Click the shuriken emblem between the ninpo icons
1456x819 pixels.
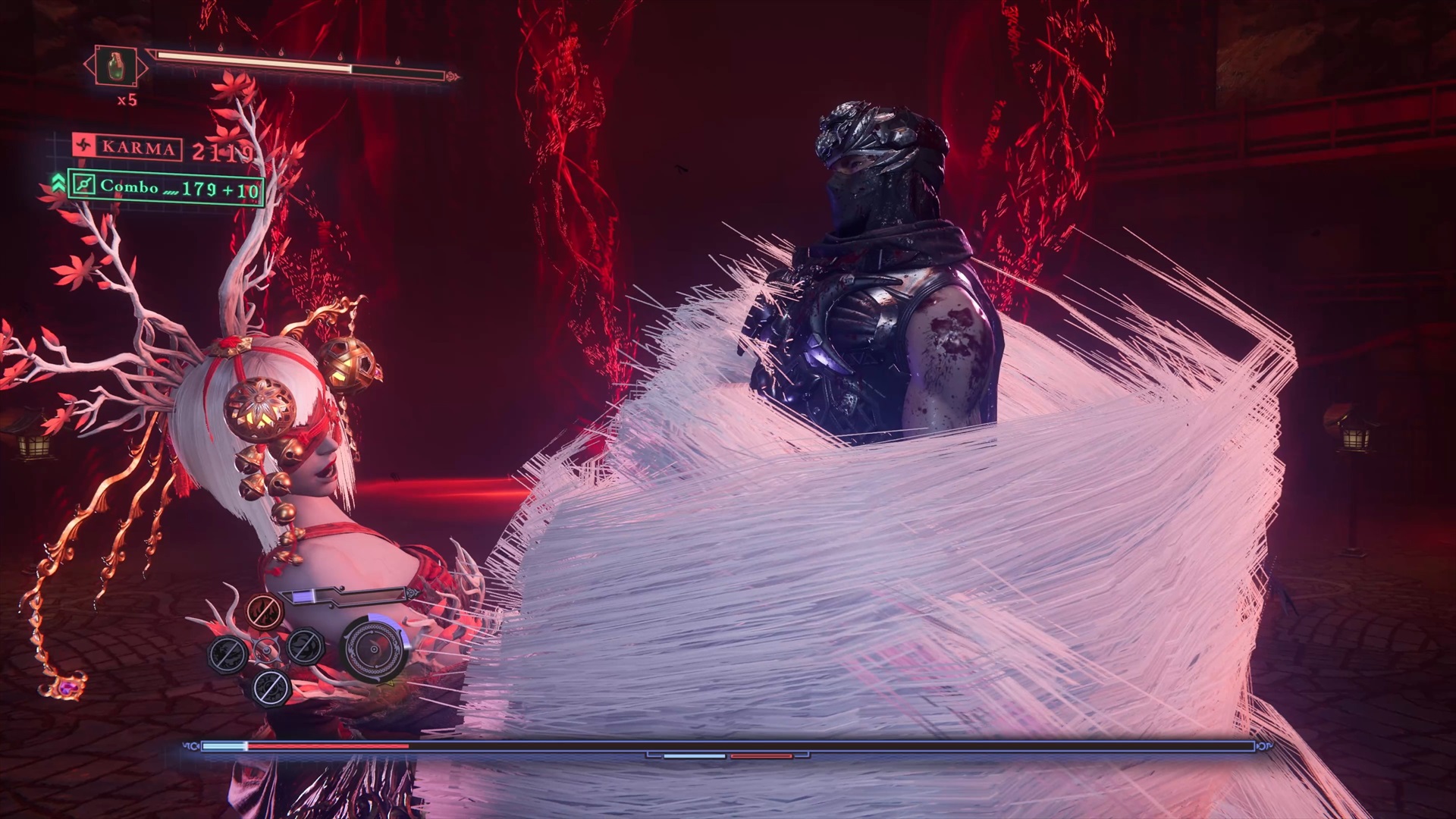pyautogui.click(x=265, y=649)
